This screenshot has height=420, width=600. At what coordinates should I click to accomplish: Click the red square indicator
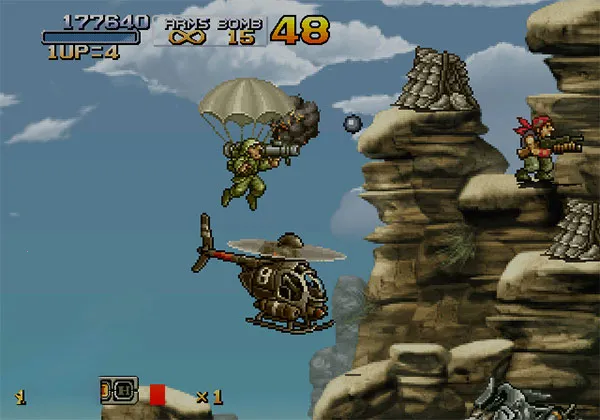click(156, 393)
